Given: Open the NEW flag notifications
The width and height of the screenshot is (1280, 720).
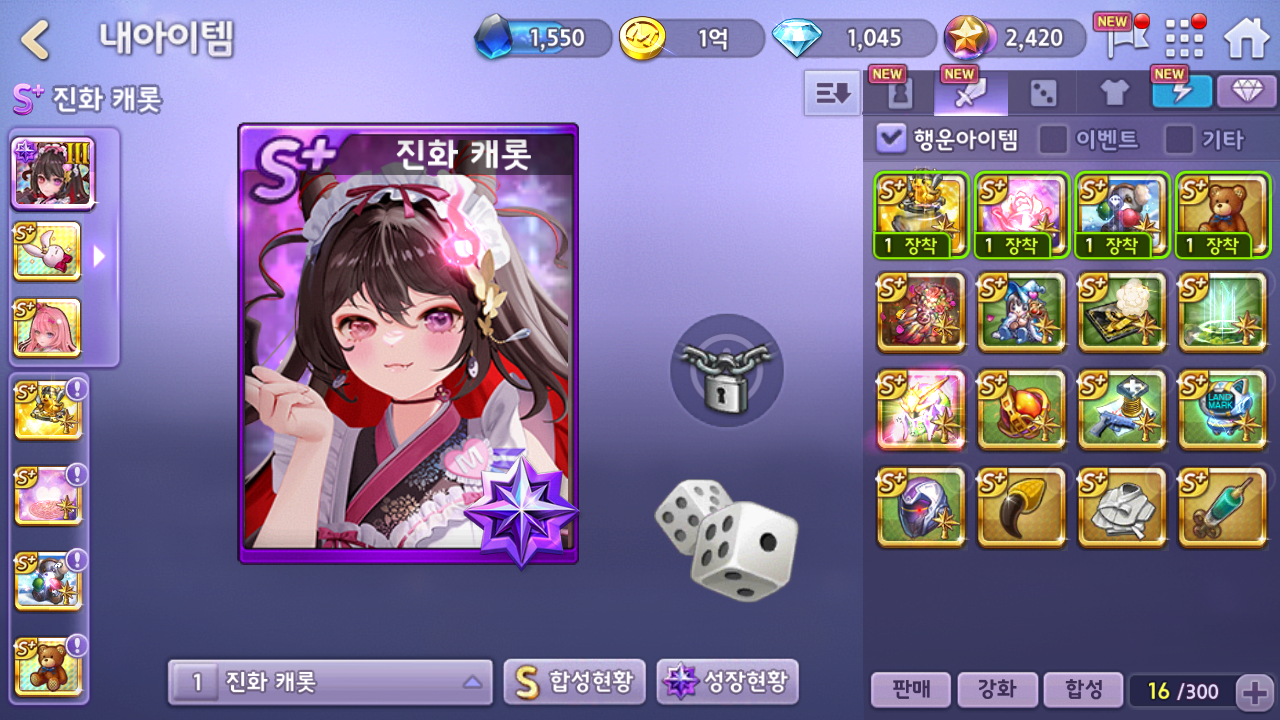Looking at the screenshot, I should click(x=1119, y=38).
